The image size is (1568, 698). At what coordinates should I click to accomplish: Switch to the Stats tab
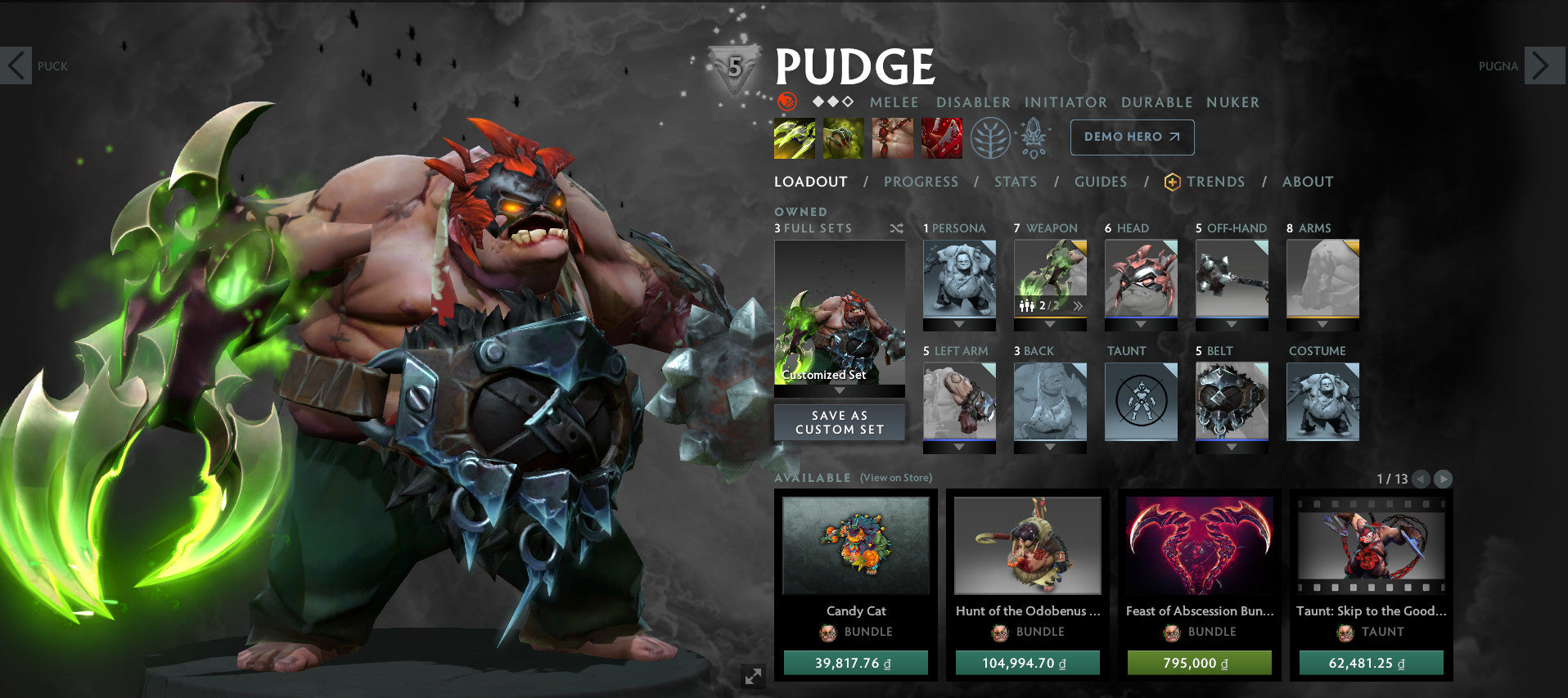click(x=1015, y=182)
